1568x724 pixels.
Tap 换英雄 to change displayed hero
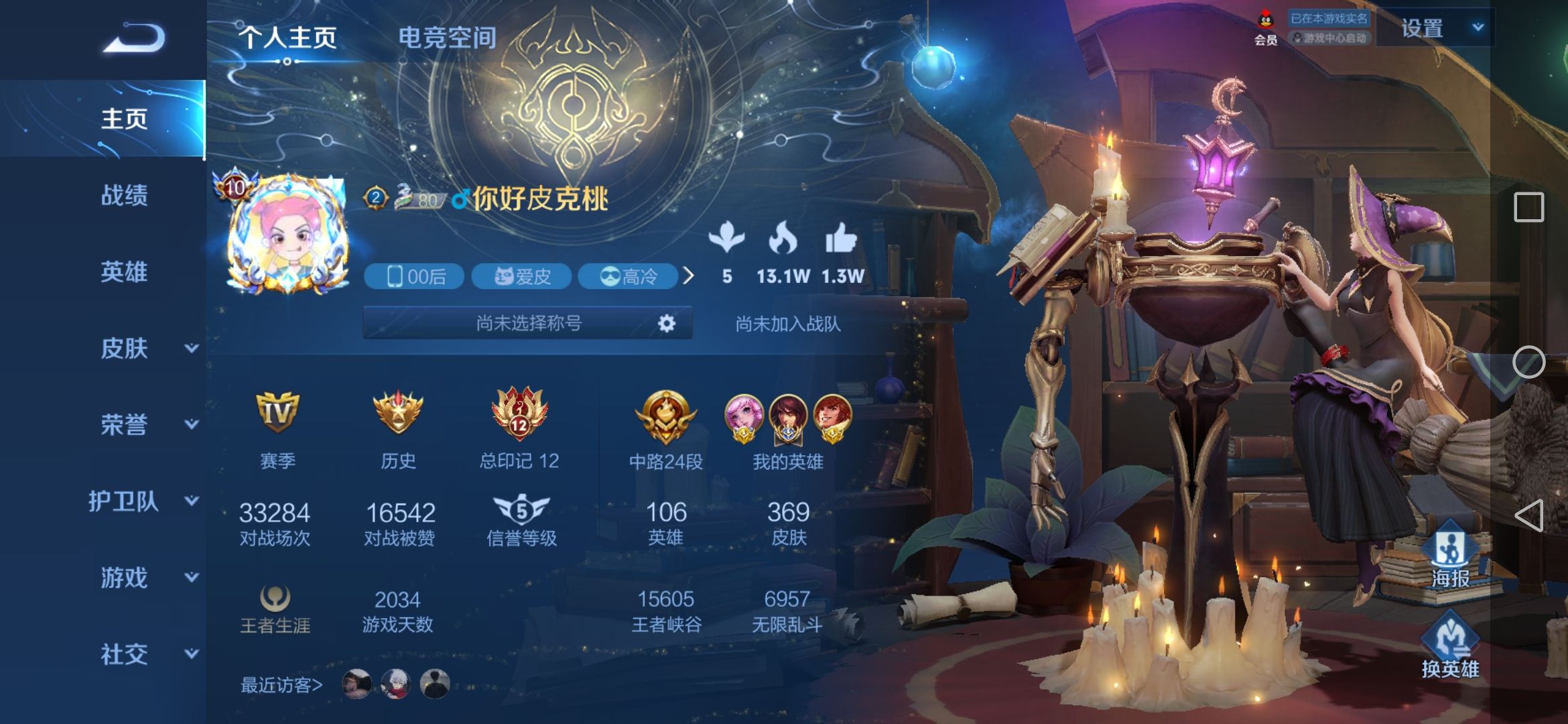1450,647
